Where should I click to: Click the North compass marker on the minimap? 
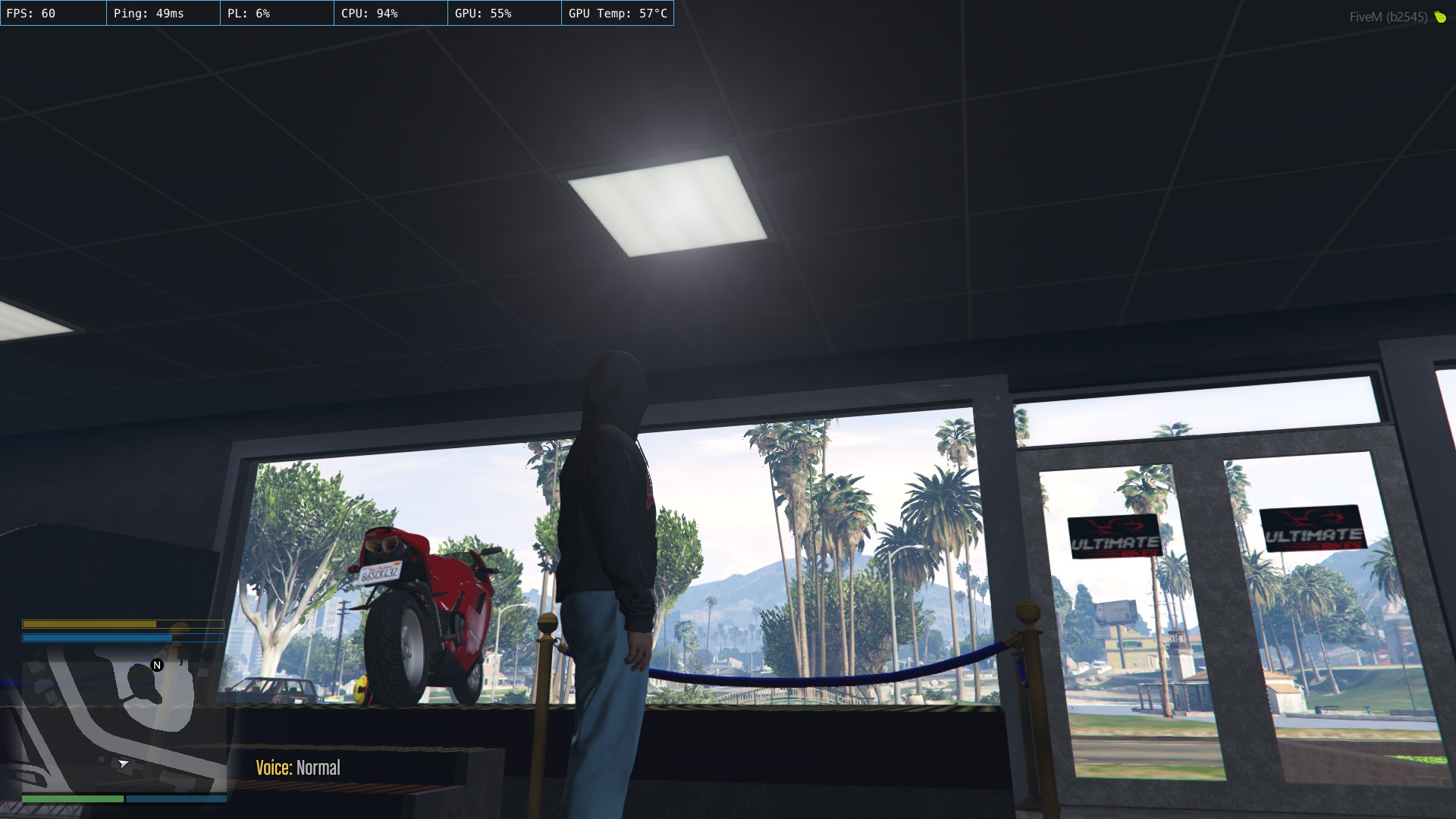[x=157, y=664]
